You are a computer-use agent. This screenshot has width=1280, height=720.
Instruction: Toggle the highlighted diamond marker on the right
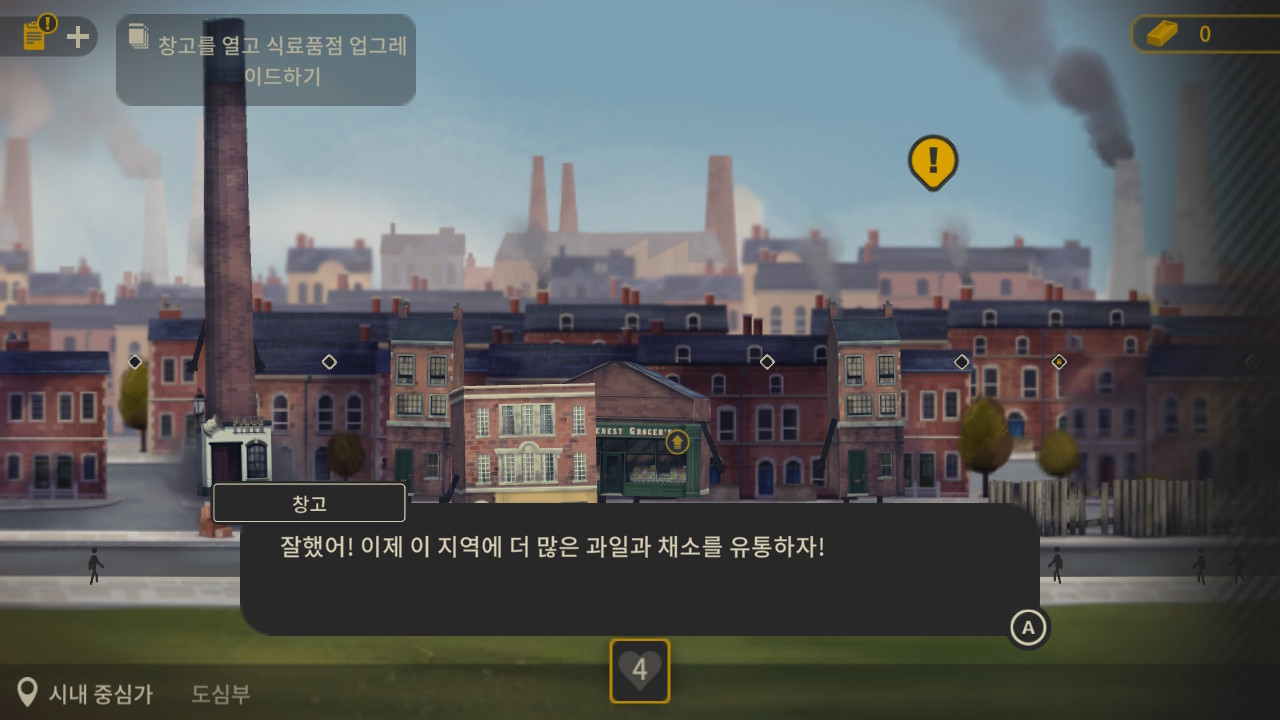click(1058, 362)
